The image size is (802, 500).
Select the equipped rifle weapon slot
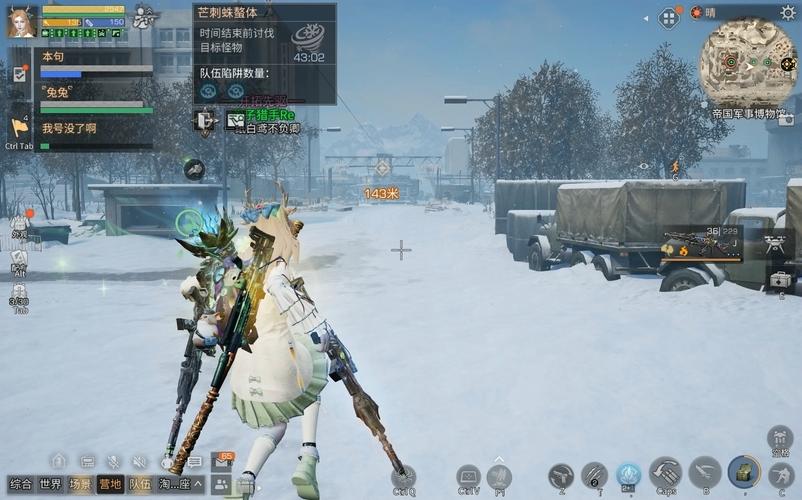tap(700, 243)
